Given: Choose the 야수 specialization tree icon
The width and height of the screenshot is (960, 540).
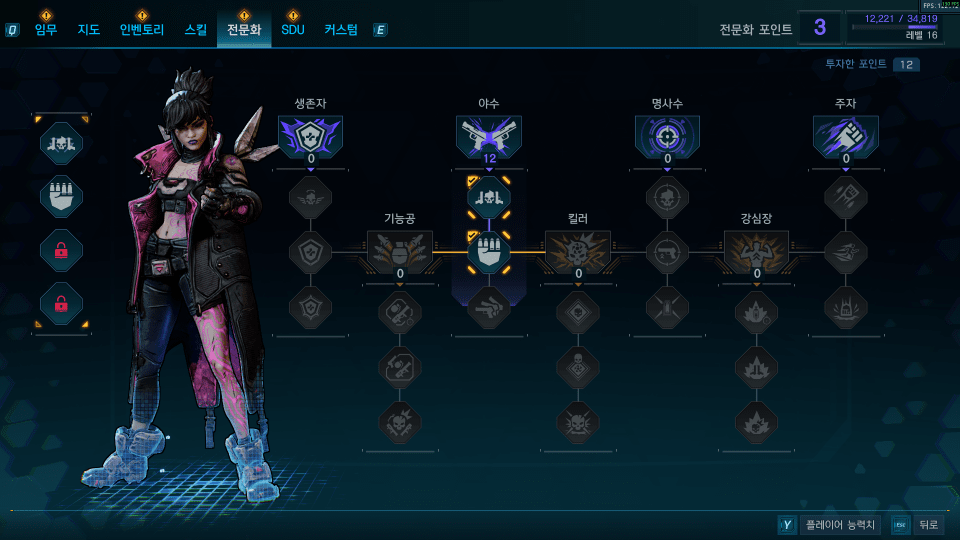Looking at the screenshot, I should (x=489, y=136).
